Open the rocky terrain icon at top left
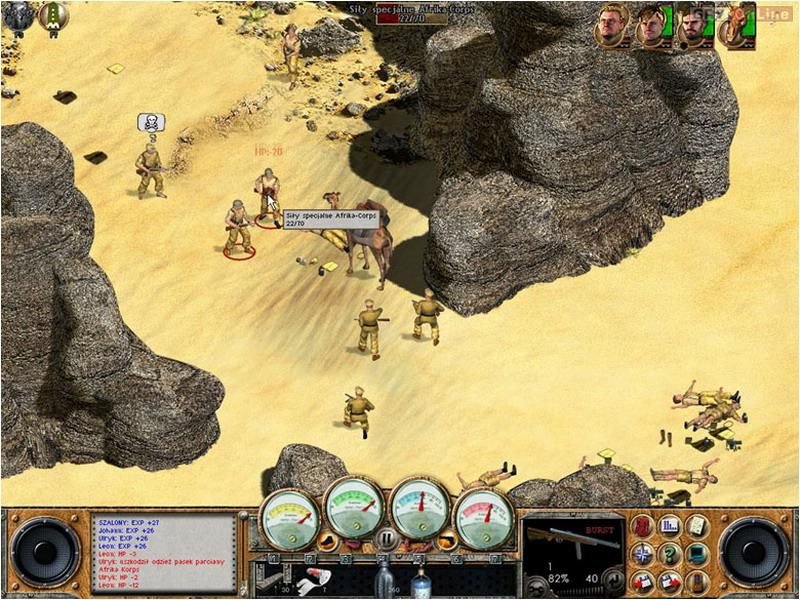This screenshot has height=600, width=800. point(18,14)
